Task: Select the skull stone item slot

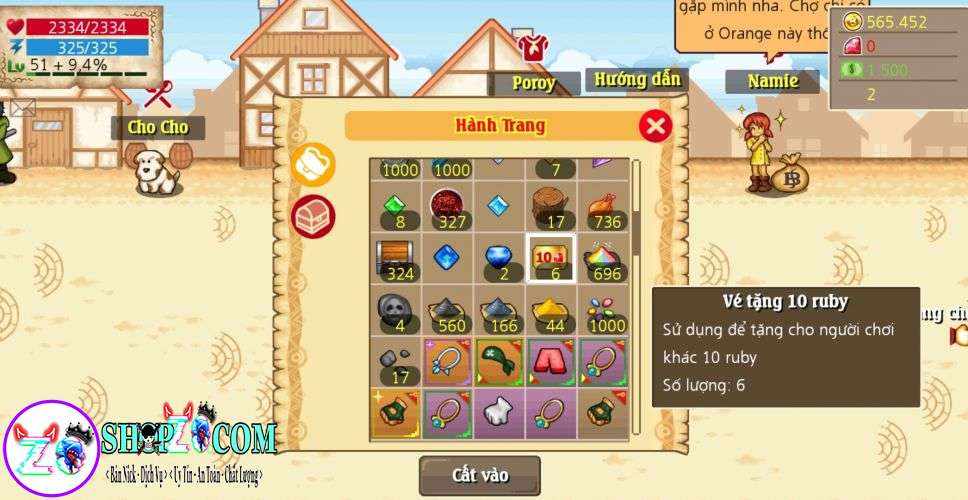Action: [x=396, y=310]
